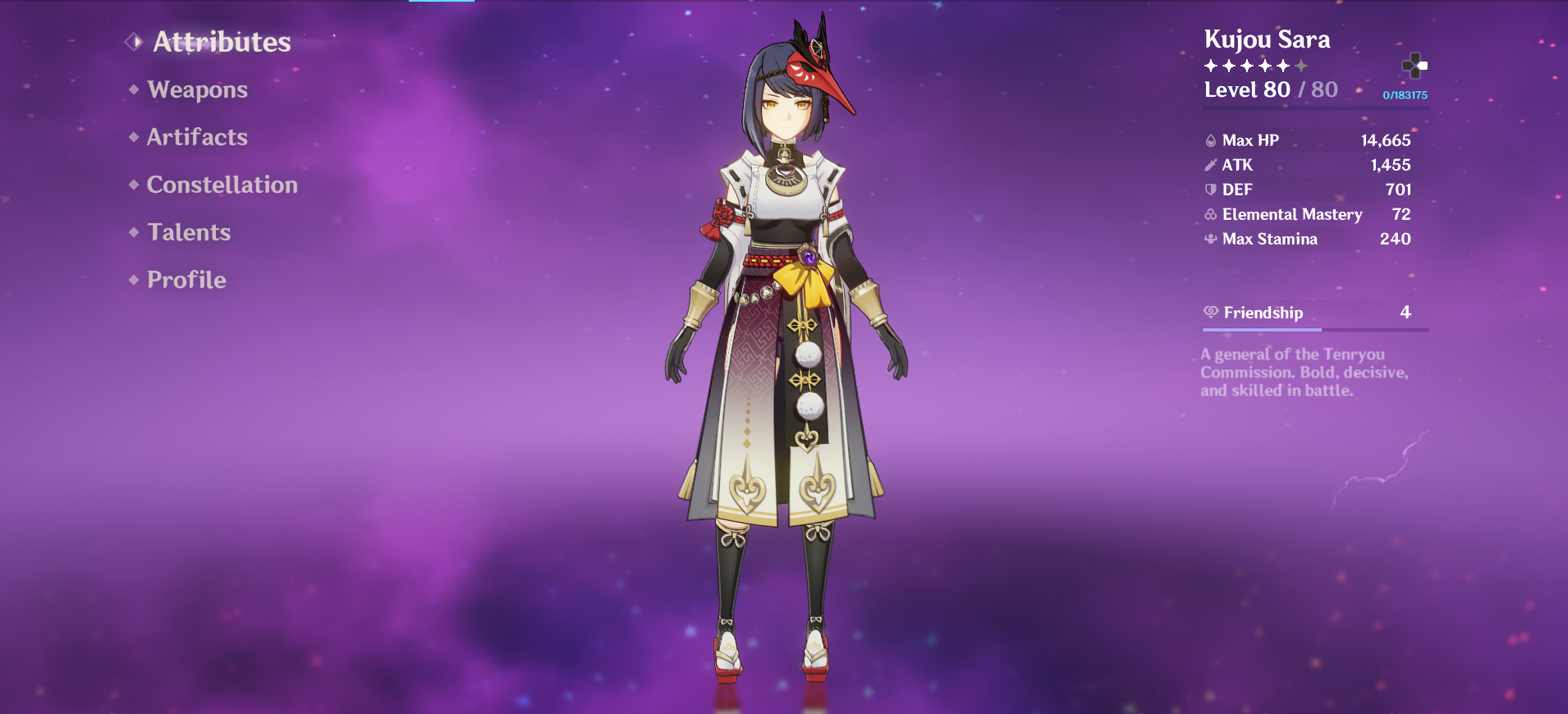Select the Max HP droplet icon
The width and height of the screenshot is (1568, 714).
point(1210,140)
